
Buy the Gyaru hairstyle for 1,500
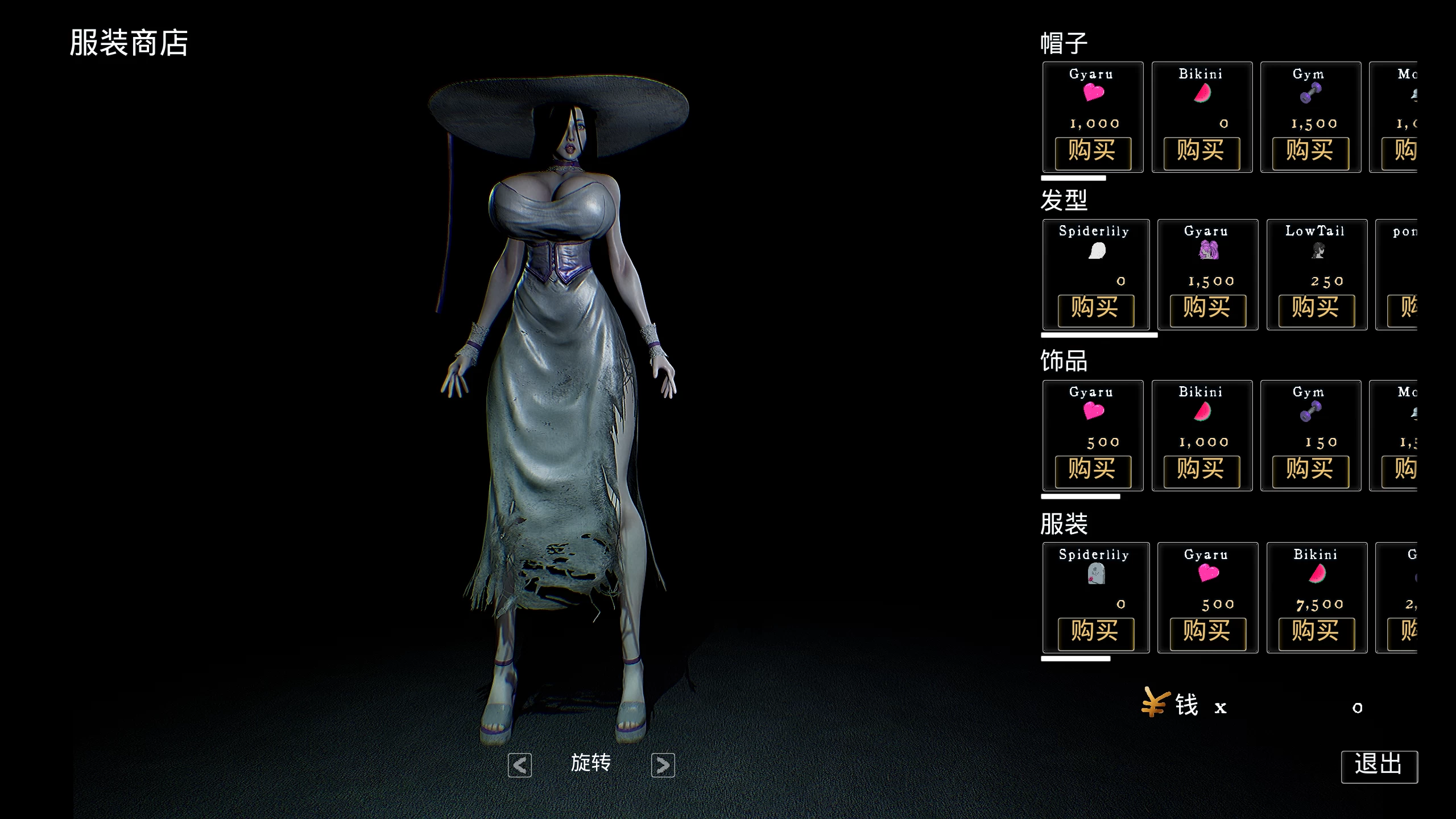pos(1207,310)
